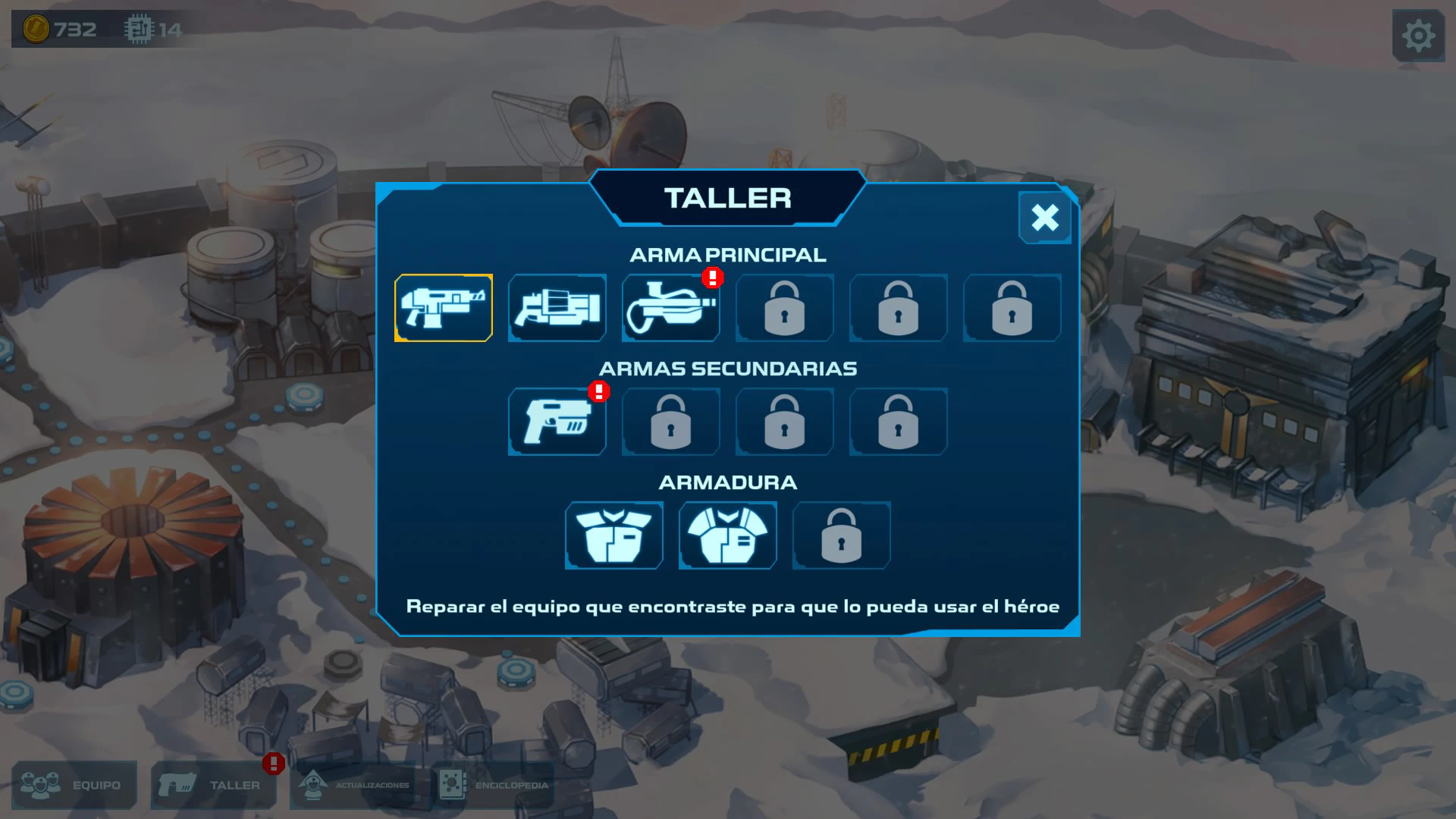Image resolution: width=1456 pixels, height=819 pixels.
Task: Click the locked armor slot
Action: click(x=841, y=535)
